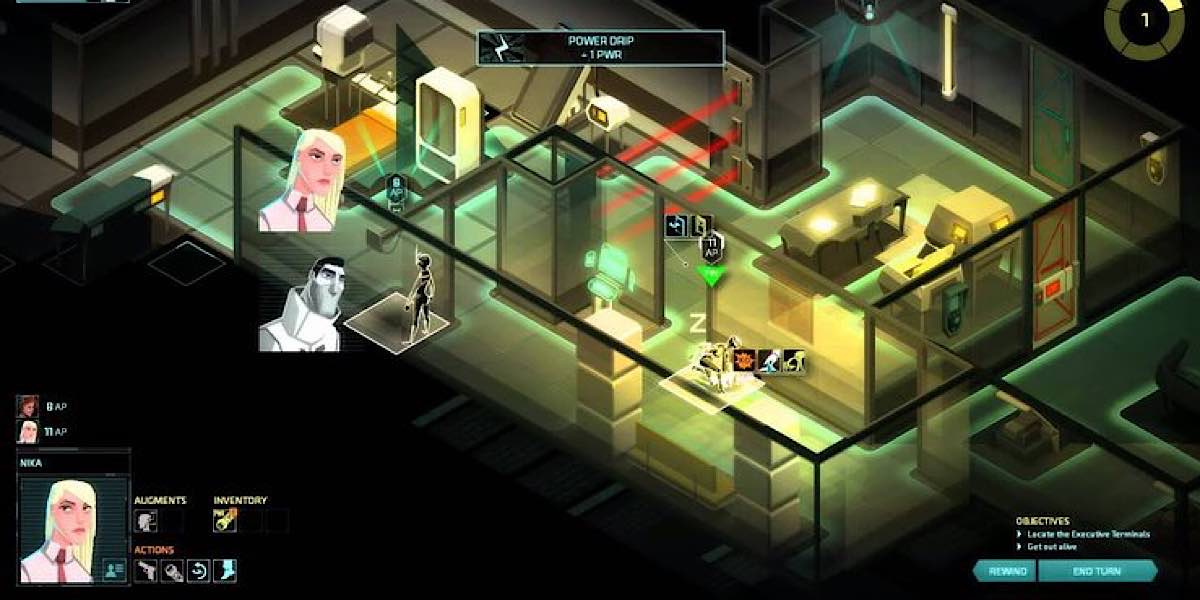Click the Rewind button

[x=1005, y=571]
